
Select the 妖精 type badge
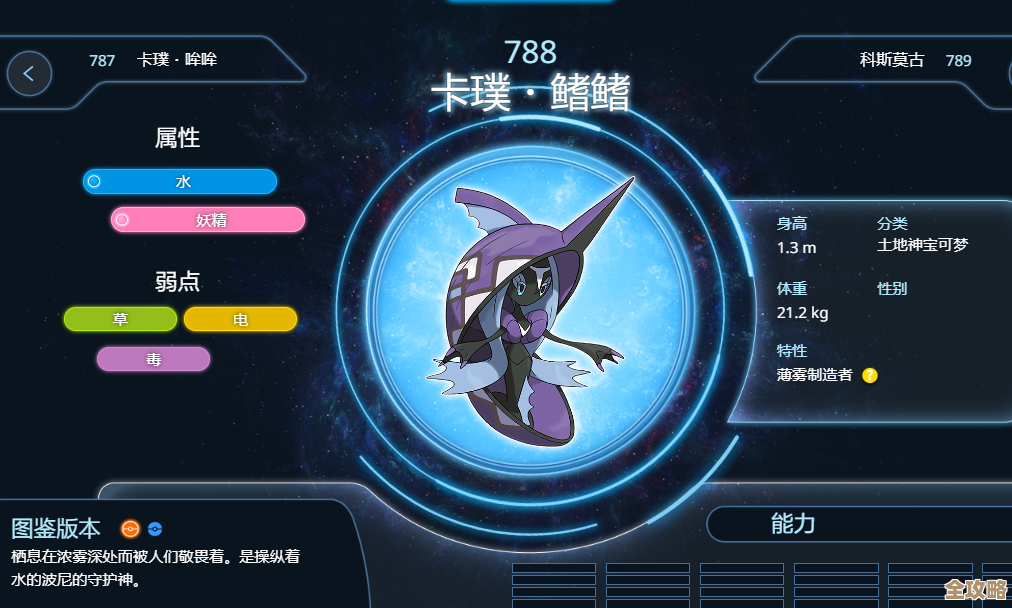208,220
